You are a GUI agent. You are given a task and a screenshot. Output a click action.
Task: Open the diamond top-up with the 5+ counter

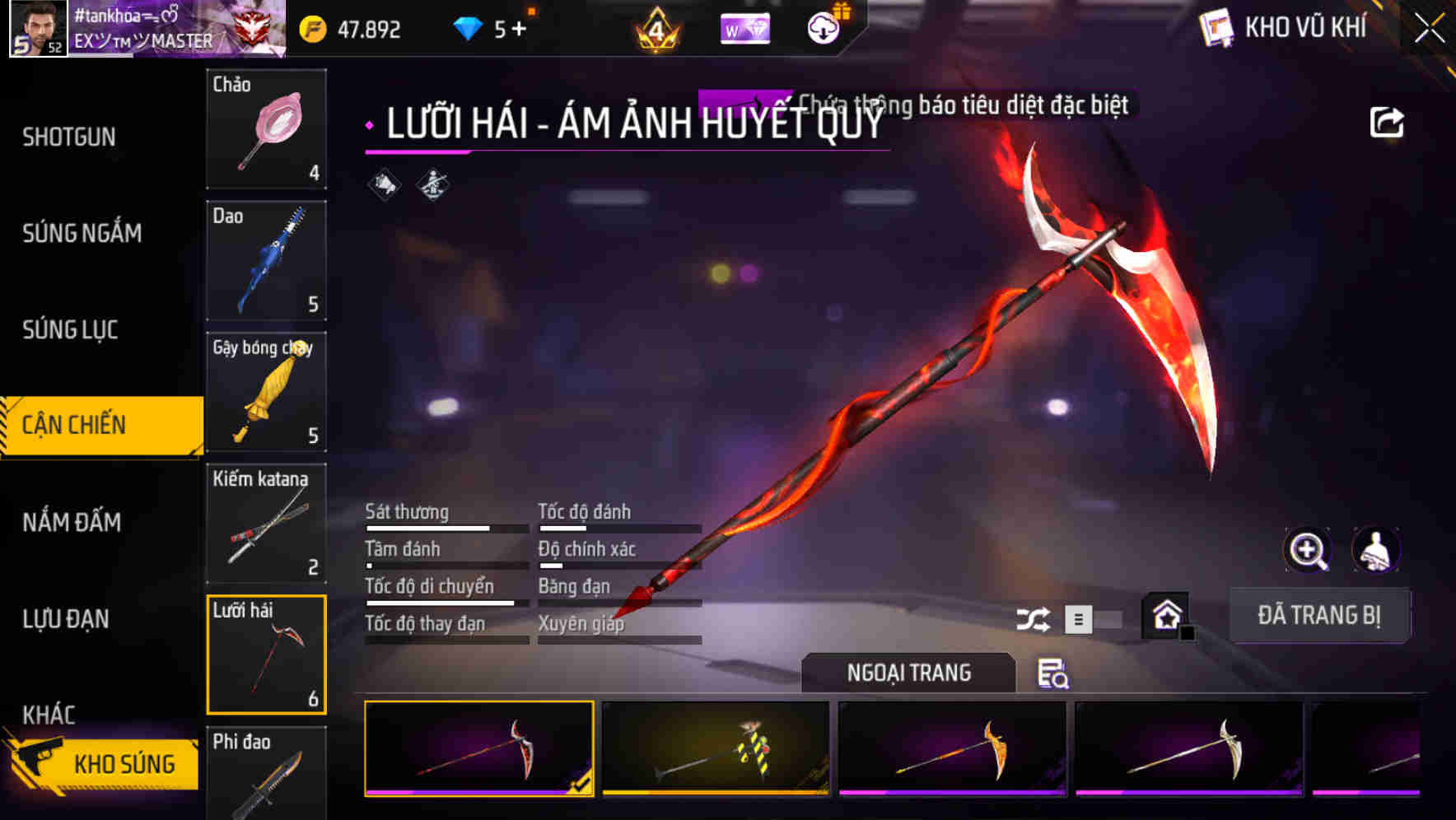point(490,26)
